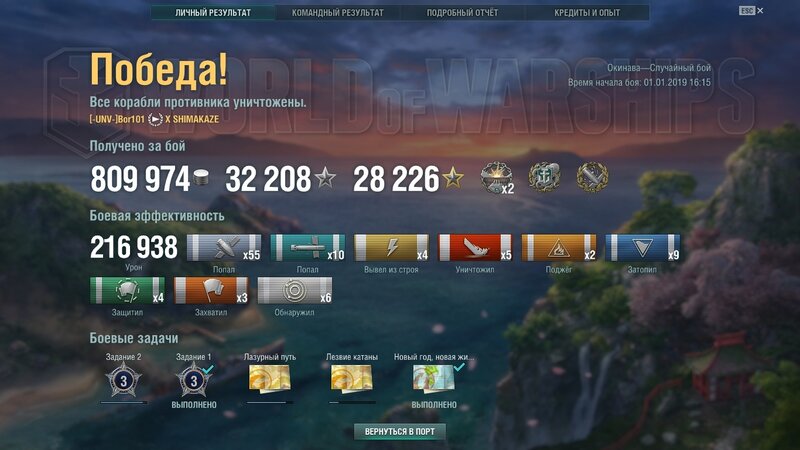Click the Поджёг fire ribbon
This screenshot has height=450, width=800.
tap(559, 249)
